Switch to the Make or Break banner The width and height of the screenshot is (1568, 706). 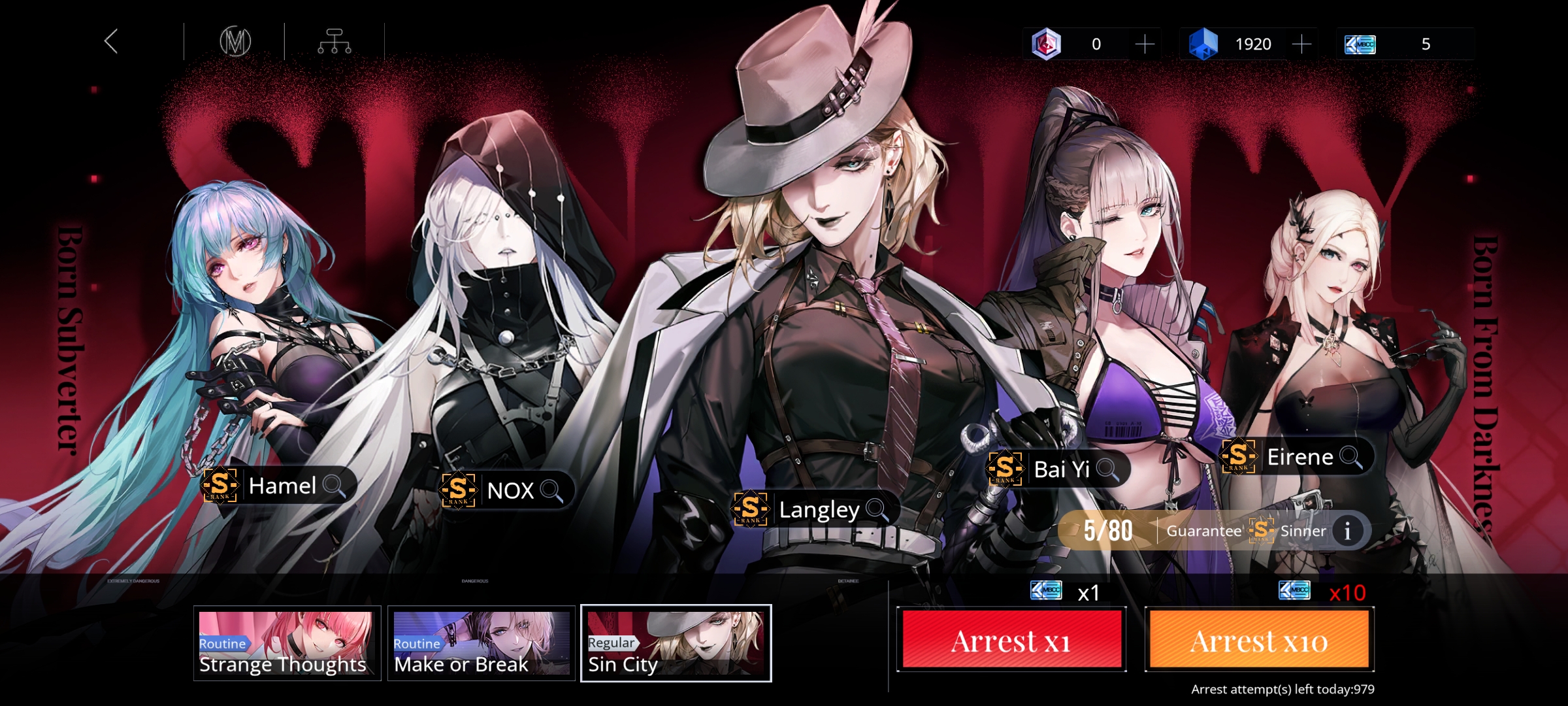tap(480, 644)
